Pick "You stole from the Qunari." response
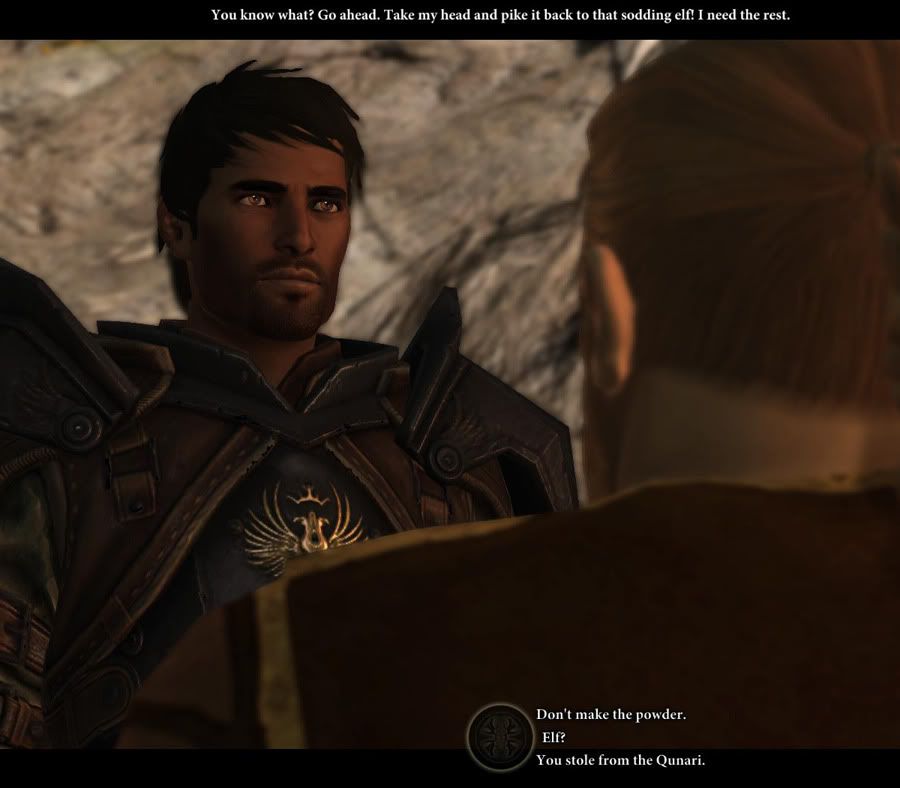 pyautogui.click(x=620, y=760)
